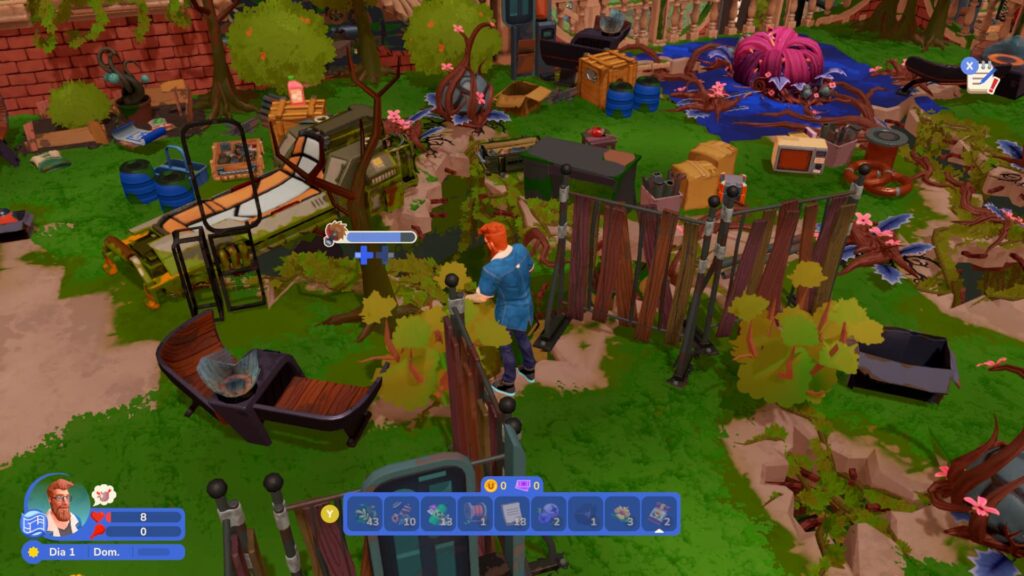Select the yellow flower hotbar slot

(623, 513)
